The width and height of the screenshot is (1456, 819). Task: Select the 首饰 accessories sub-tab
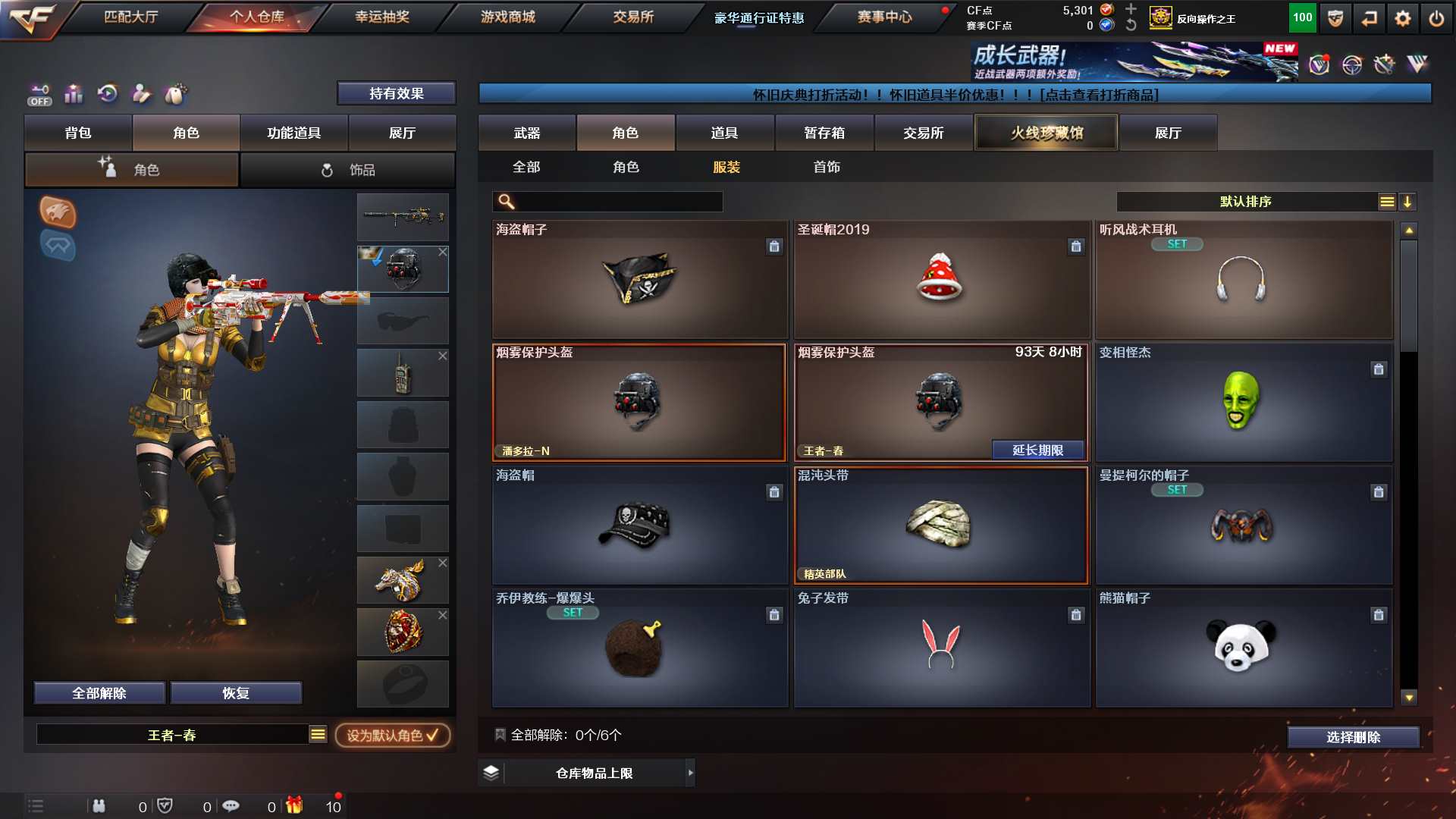point(826,167)
